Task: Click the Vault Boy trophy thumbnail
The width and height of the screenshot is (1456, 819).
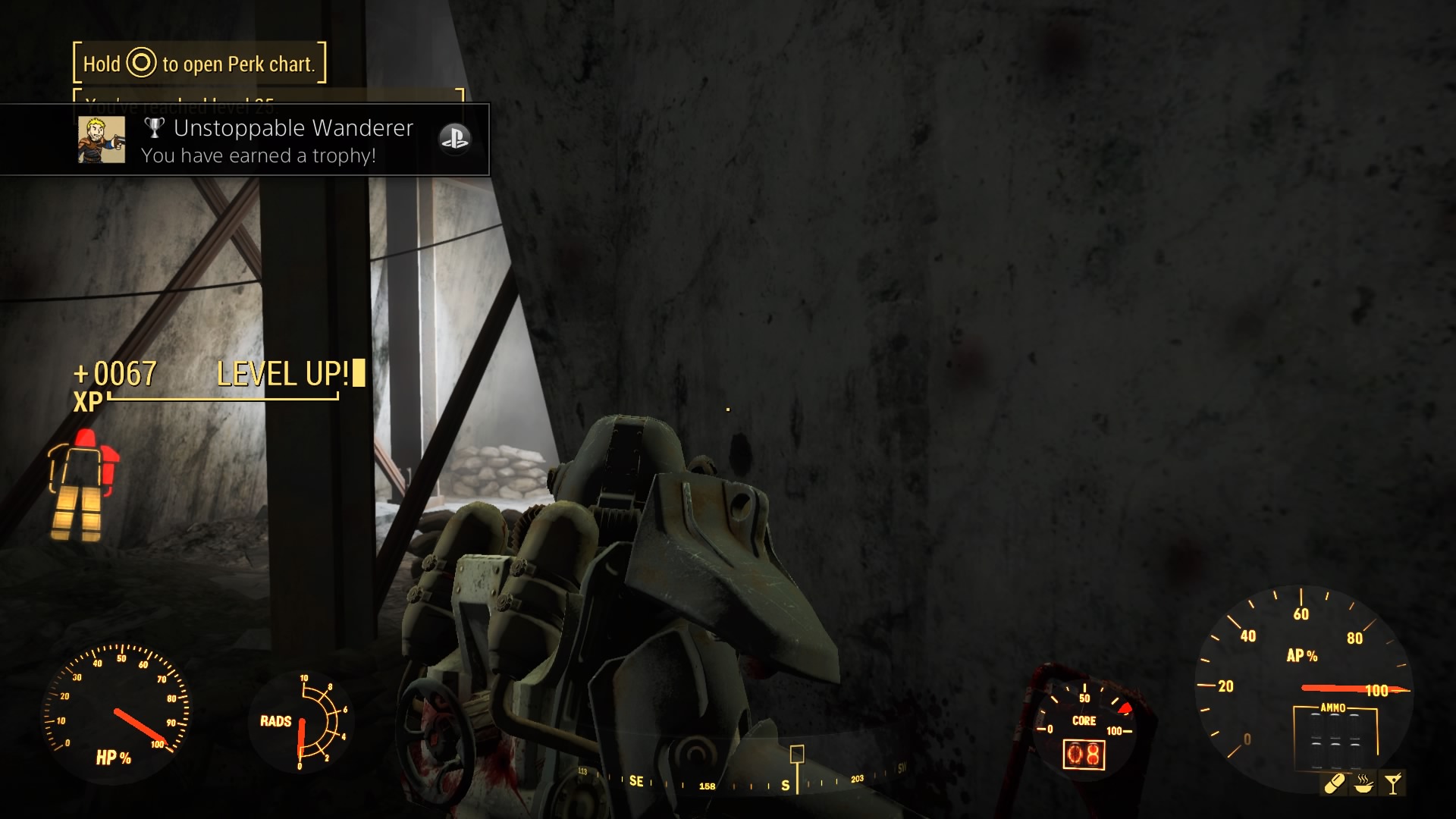Action: [x=101, y=140]
